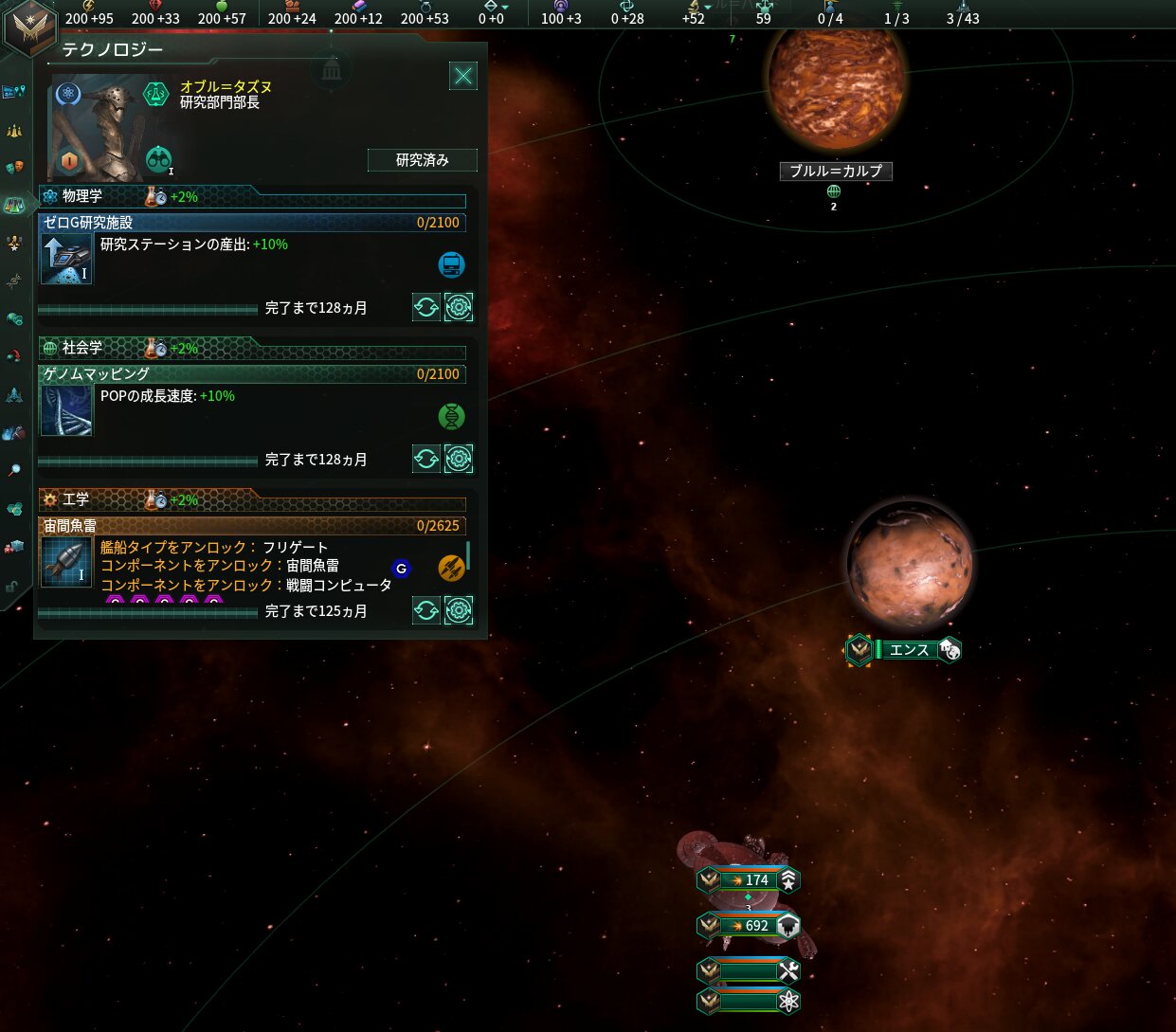Viewport: 1176px width, 1032px height.
Task: Open the search magnifier sidebar icon
Action: (x=14, y=470)
